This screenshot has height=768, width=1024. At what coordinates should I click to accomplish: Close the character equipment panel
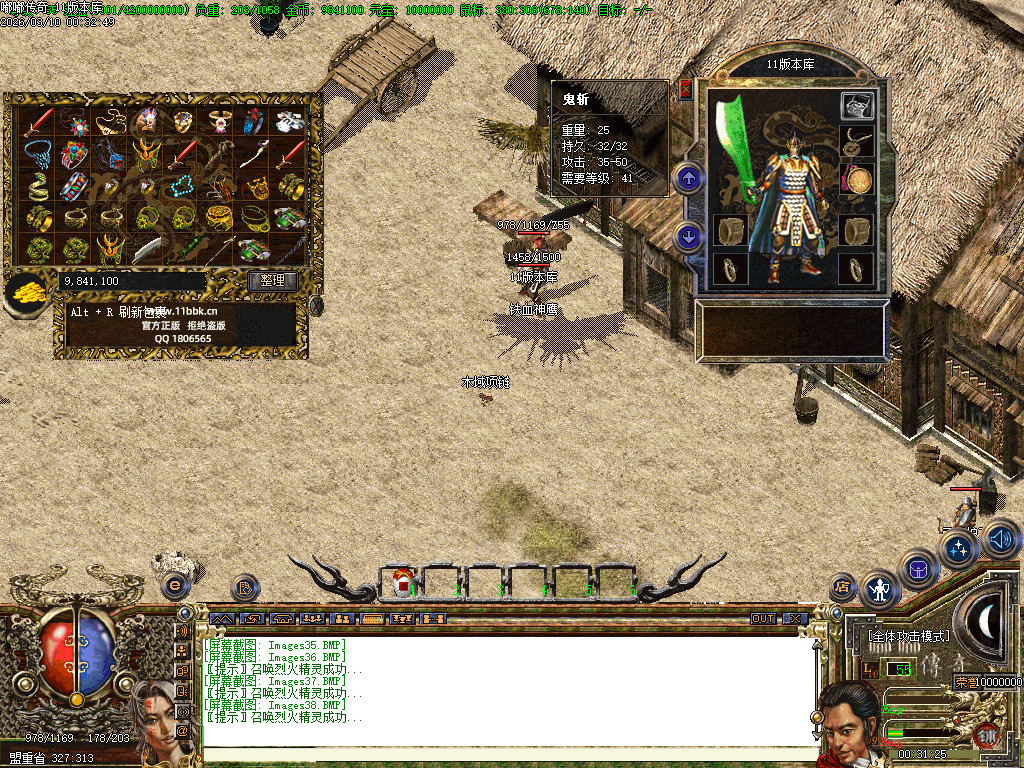(685, 89)
